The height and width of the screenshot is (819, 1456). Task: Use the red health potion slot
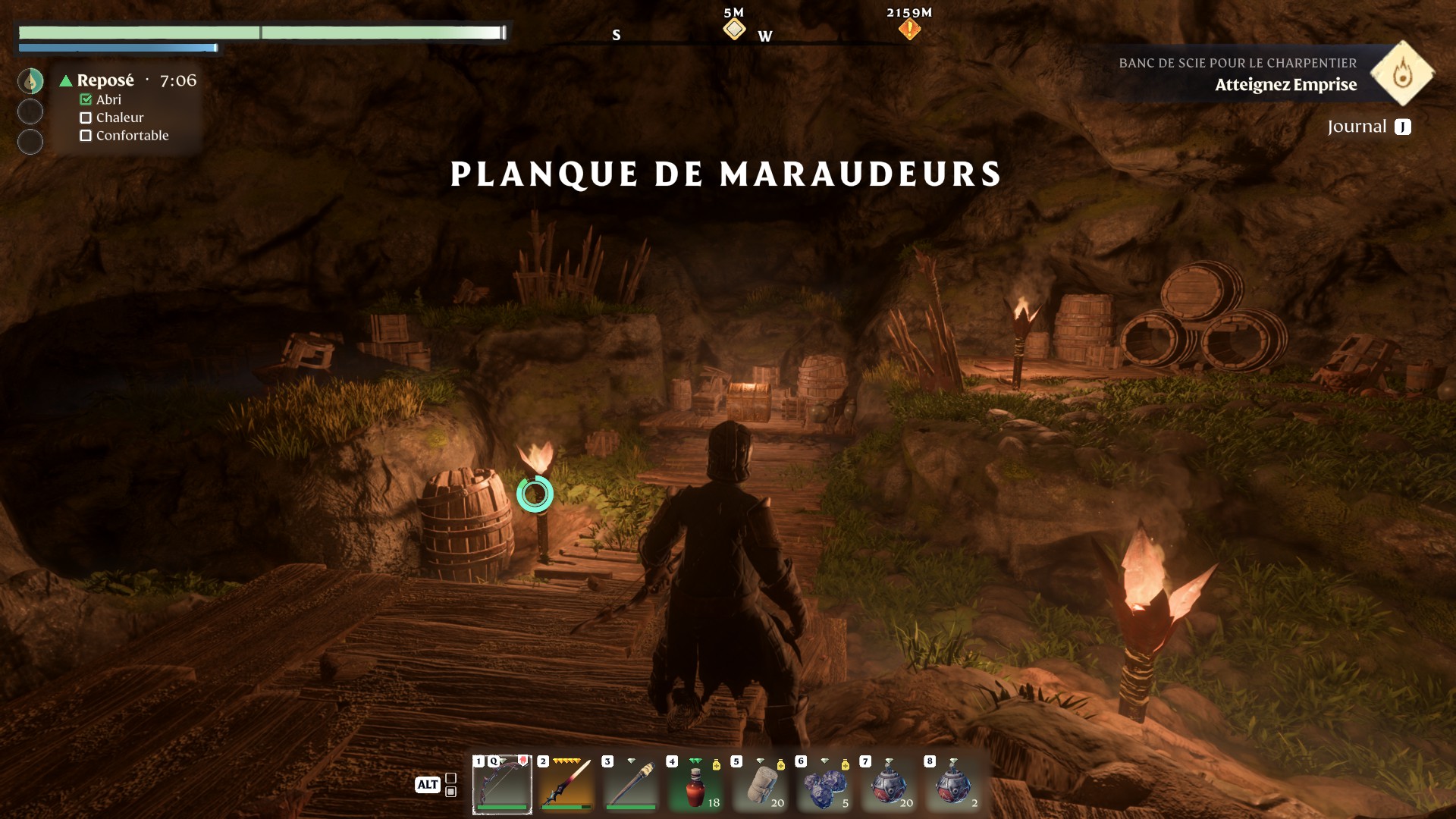click(x=695, y=785)
